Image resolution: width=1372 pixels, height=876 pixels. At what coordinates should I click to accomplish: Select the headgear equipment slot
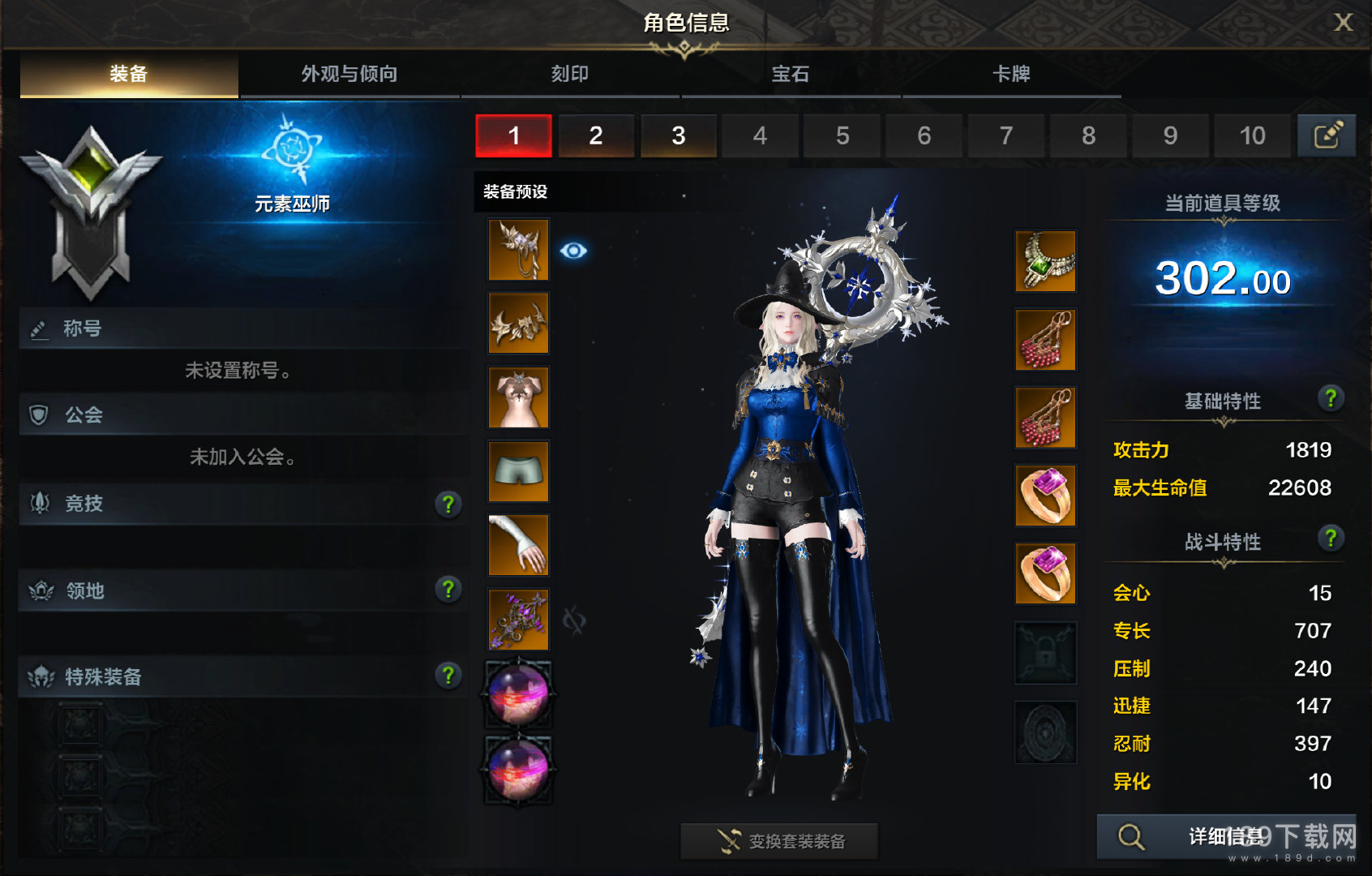tap(519, 250)
